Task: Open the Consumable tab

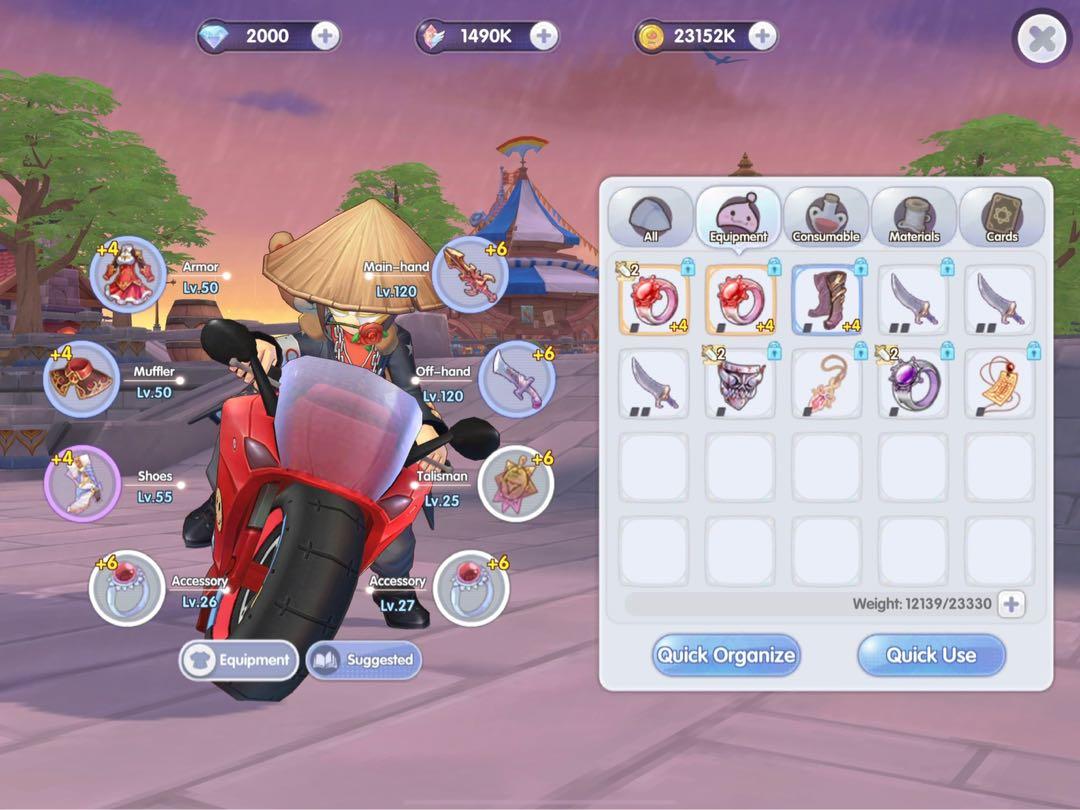Action: click(x=826, y=217)
